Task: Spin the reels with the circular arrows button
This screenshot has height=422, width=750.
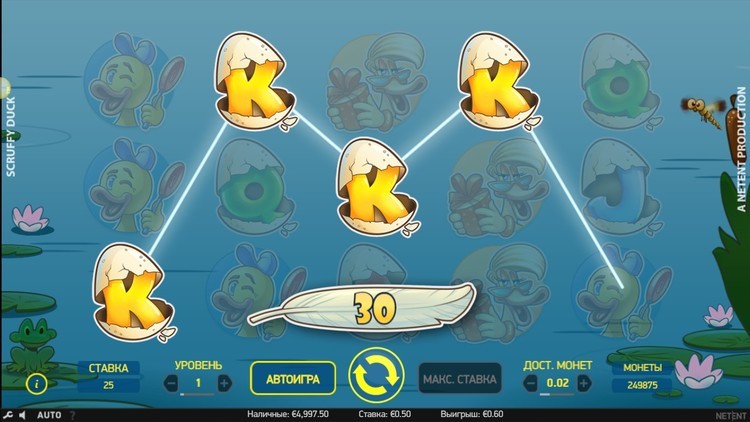Action: tap(375, 377)
